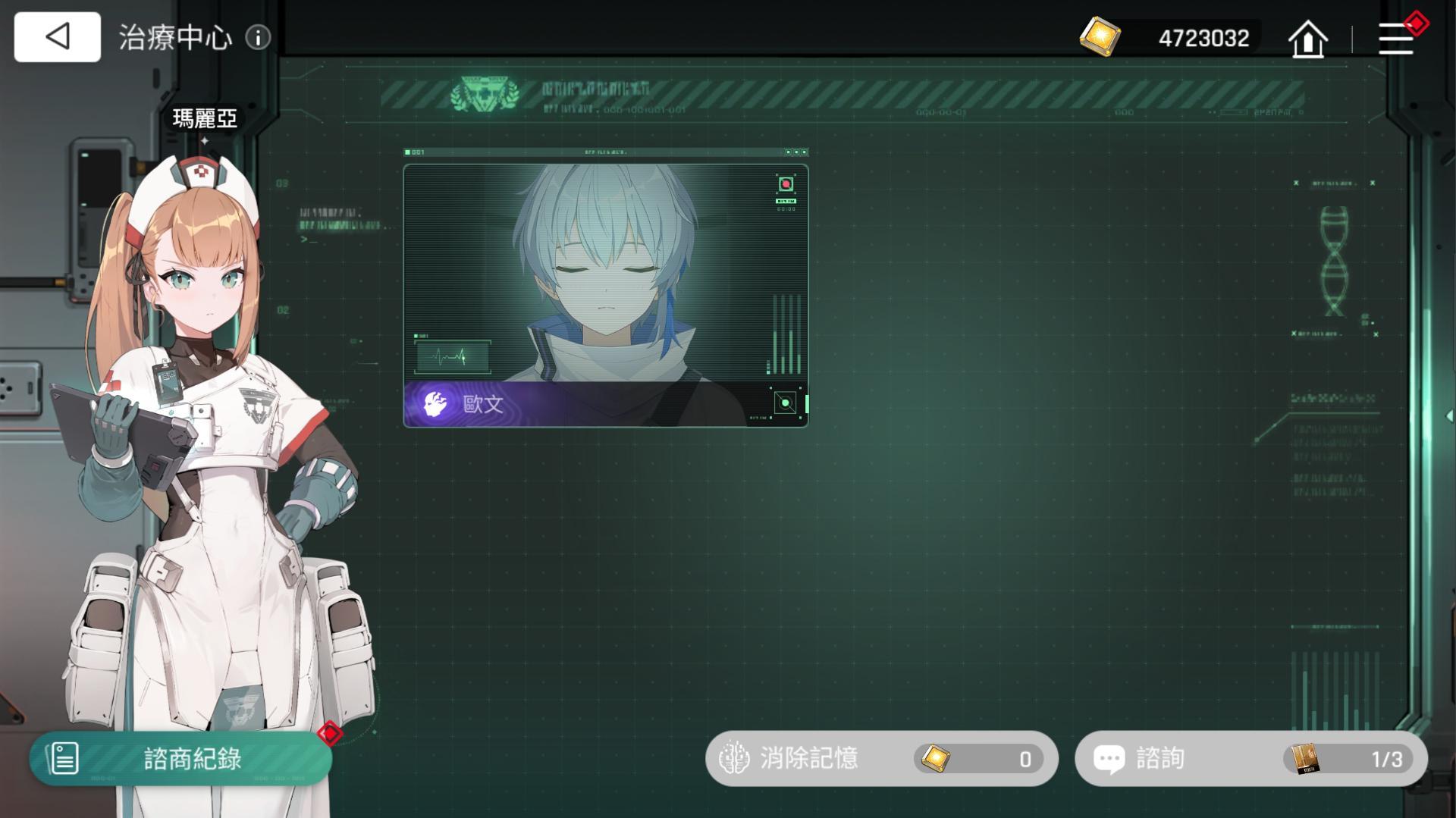Select the 歐文 patient card

click(605, 296)
